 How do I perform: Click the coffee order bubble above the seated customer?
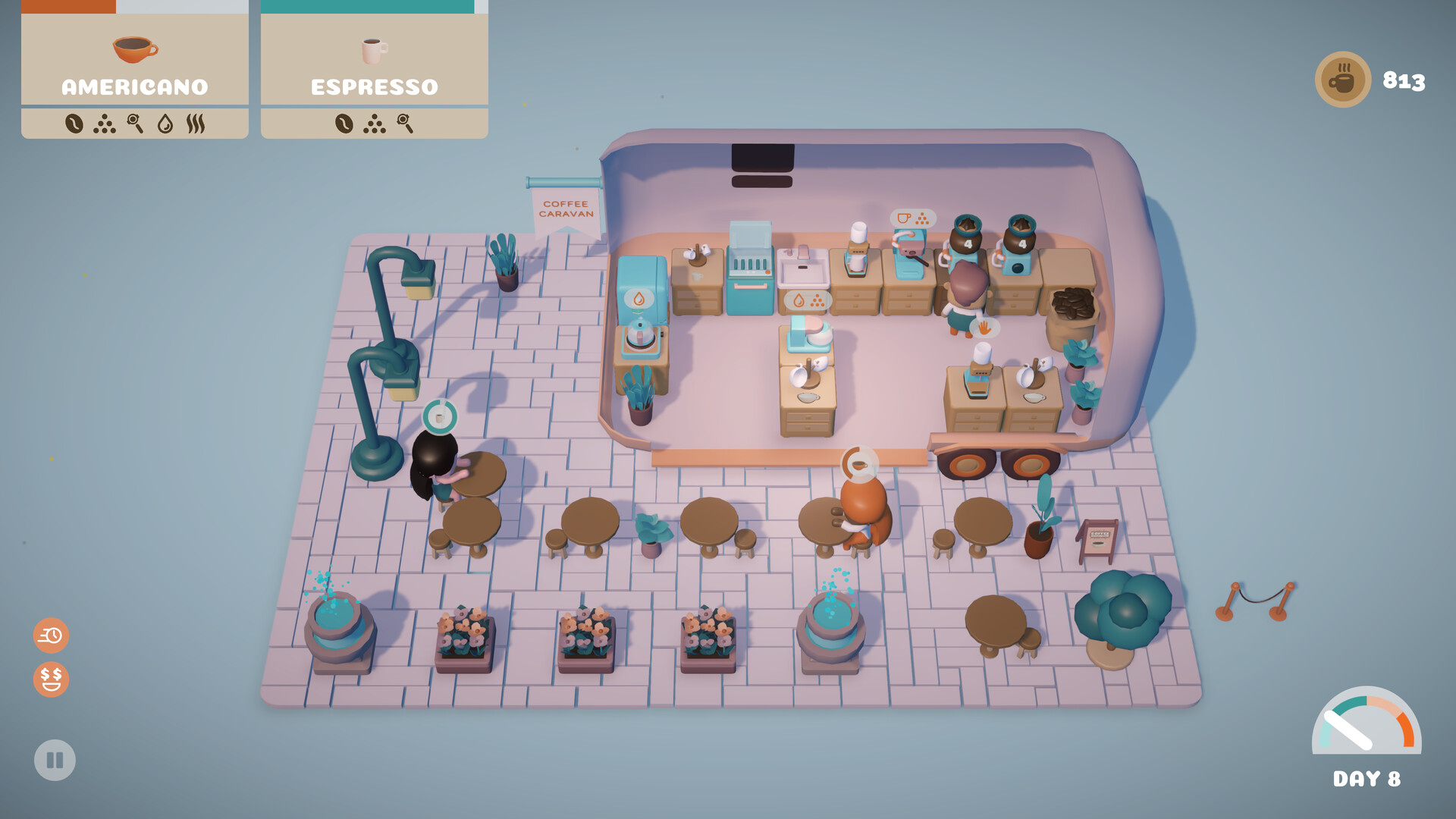pos(859,463)
